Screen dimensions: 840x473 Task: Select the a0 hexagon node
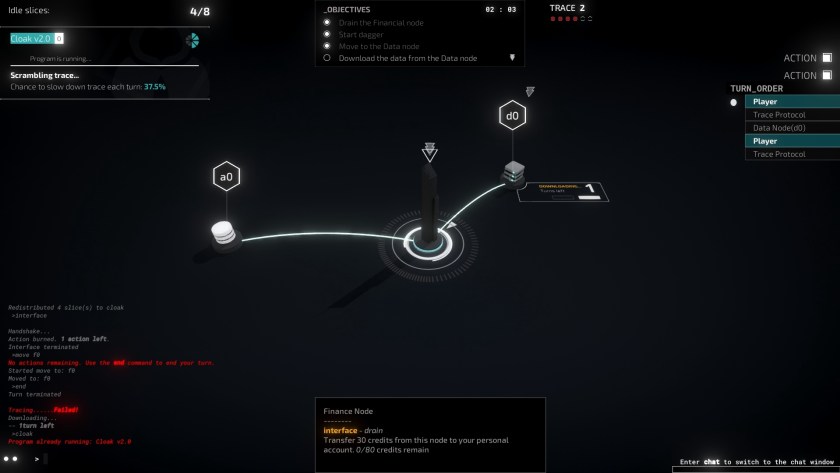tap(226, 177)
